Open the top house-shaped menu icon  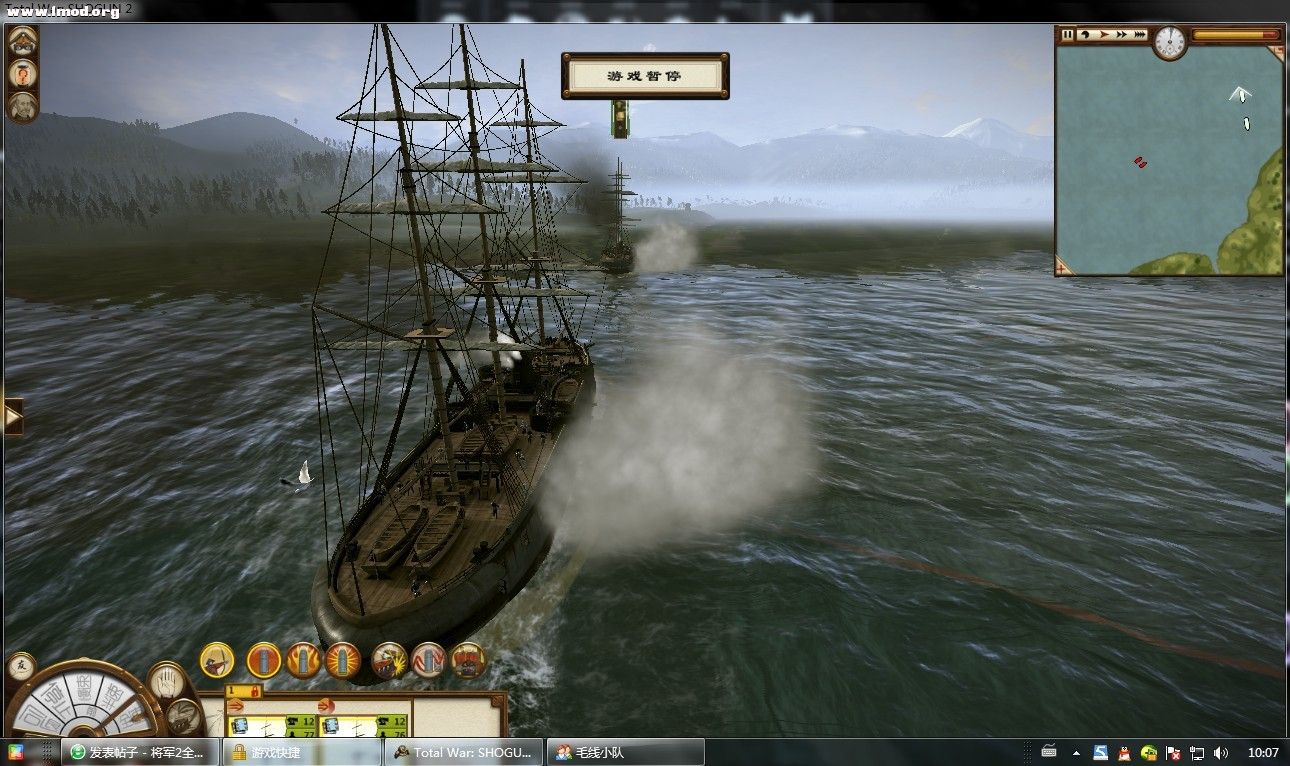(x=22, y=40)
